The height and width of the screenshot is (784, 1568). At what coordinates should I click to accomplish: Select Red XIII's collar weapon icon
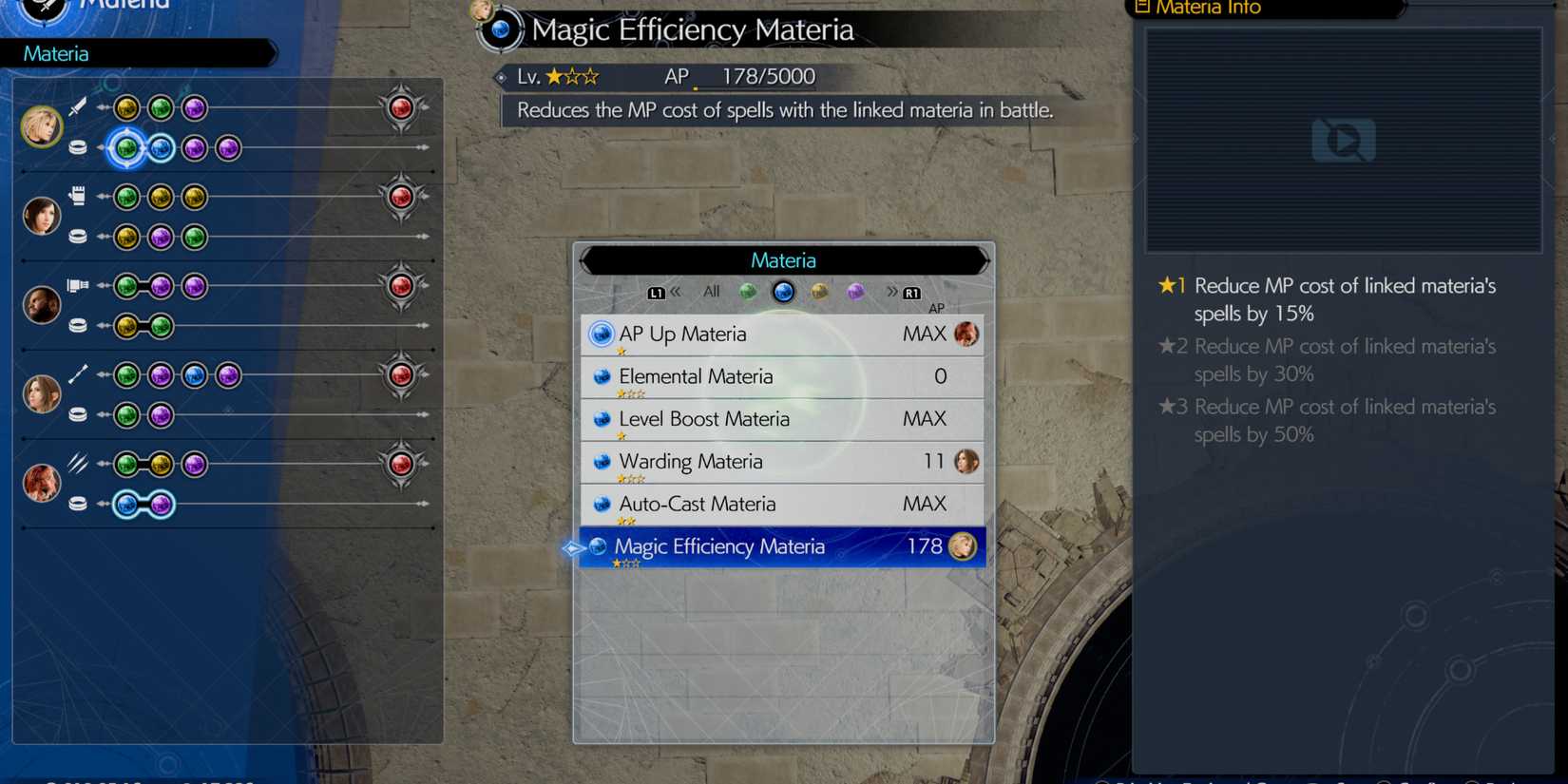point(77,461)
